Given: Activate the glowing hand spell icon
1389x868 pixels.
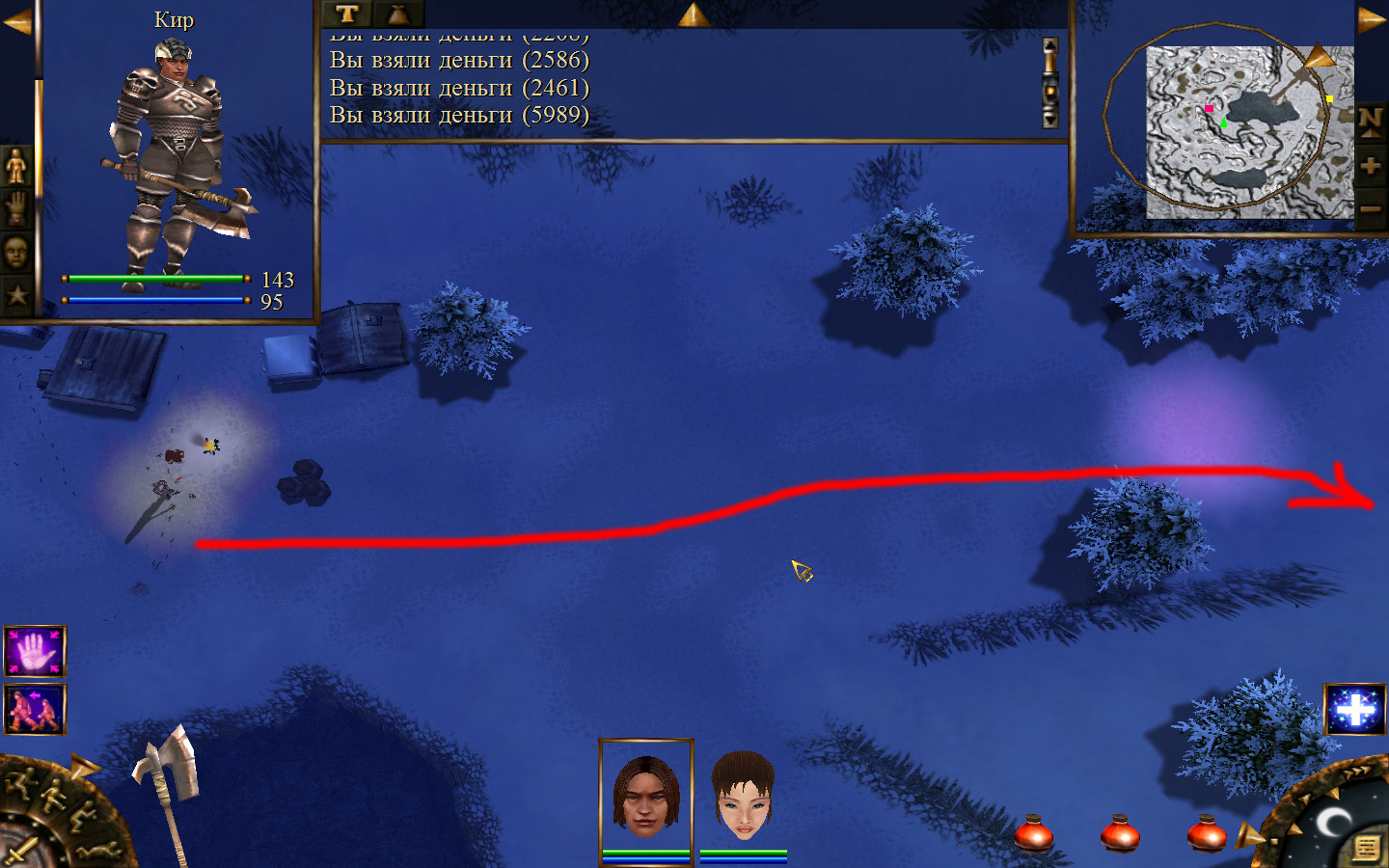Looking at the screenshot, I should point(35,652).
